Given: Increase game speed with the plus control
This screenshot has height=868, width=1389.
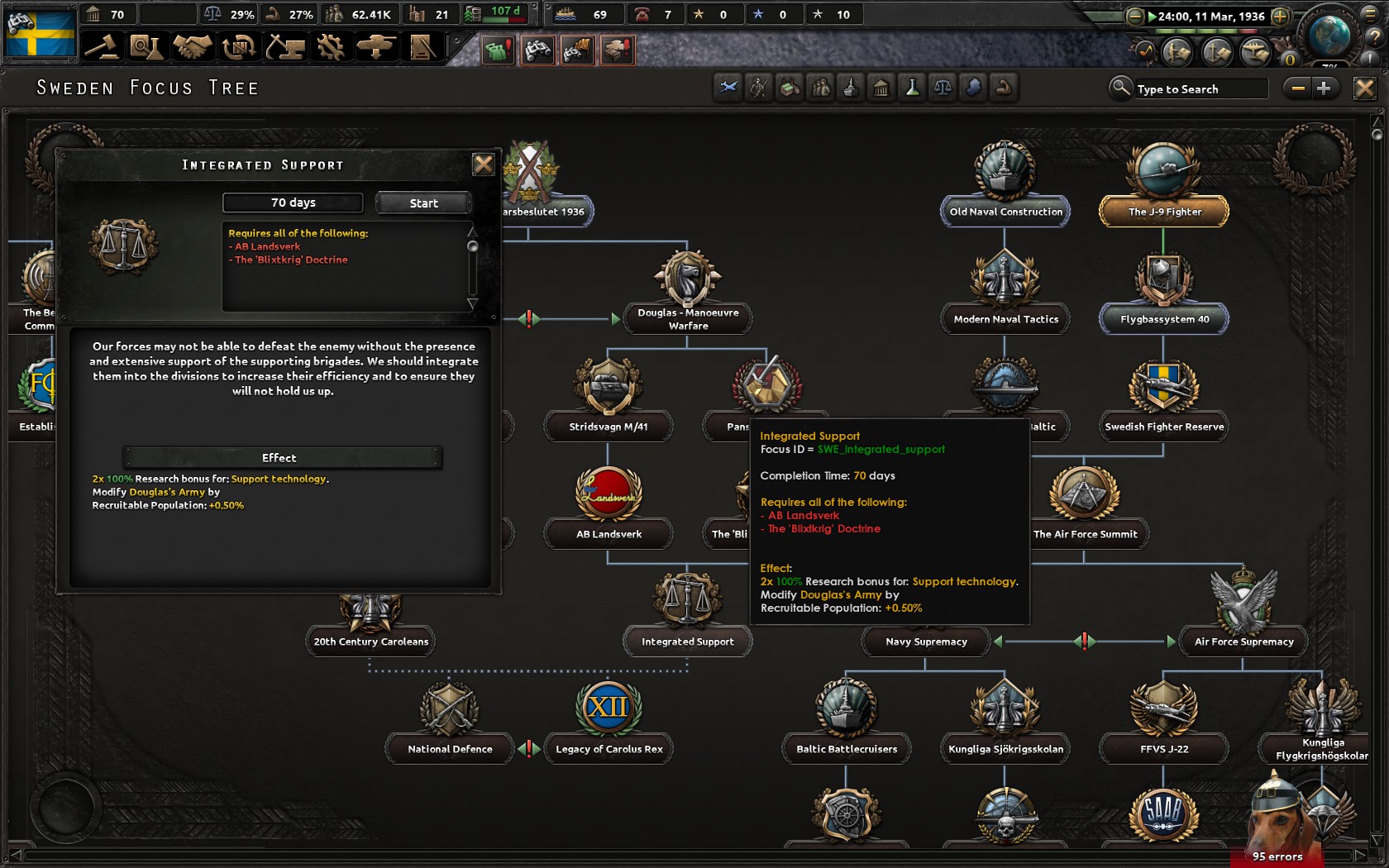Looking at the screenshot, I should tap(1281, 13).
